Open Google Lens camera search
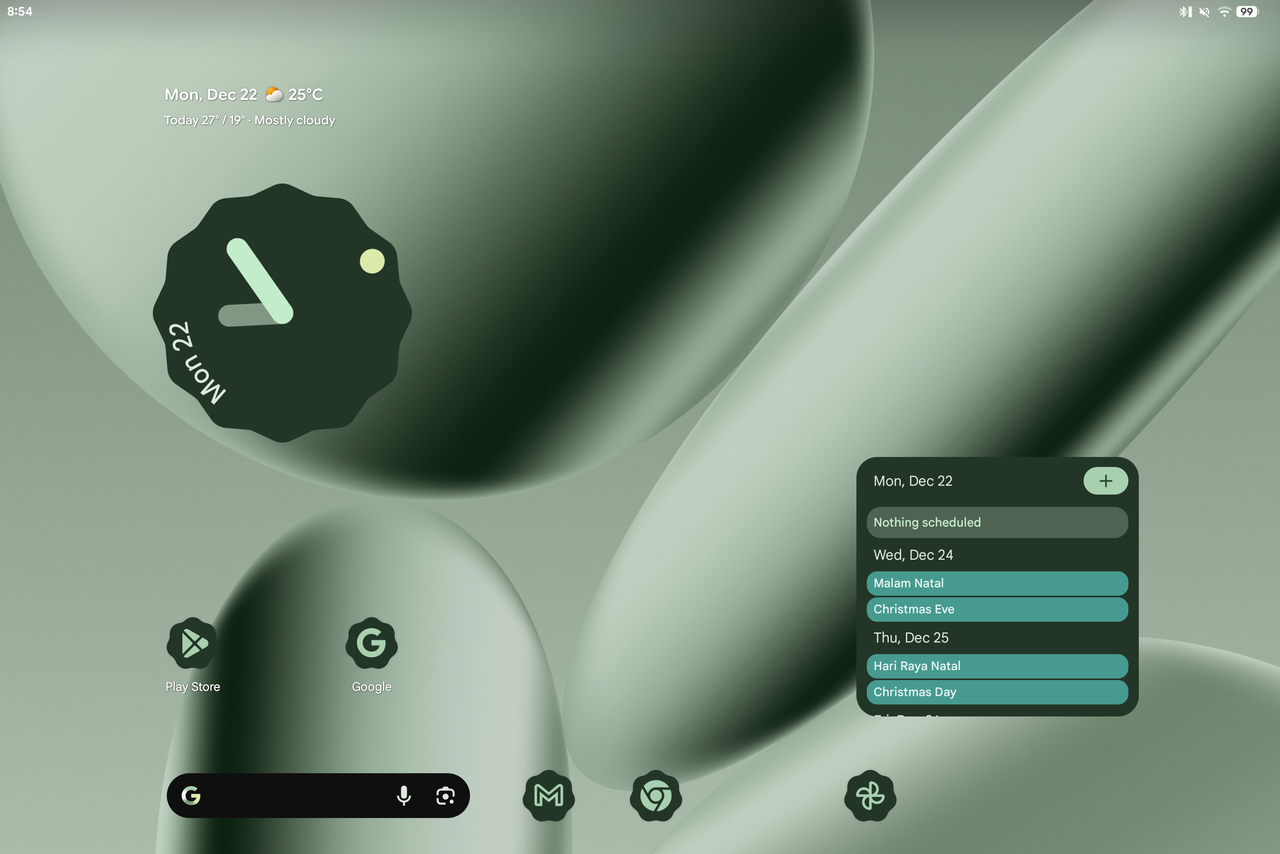Image resolution: width=1280 pixels, height=854 pixels. pyautogui.click(x=445, y=796)
